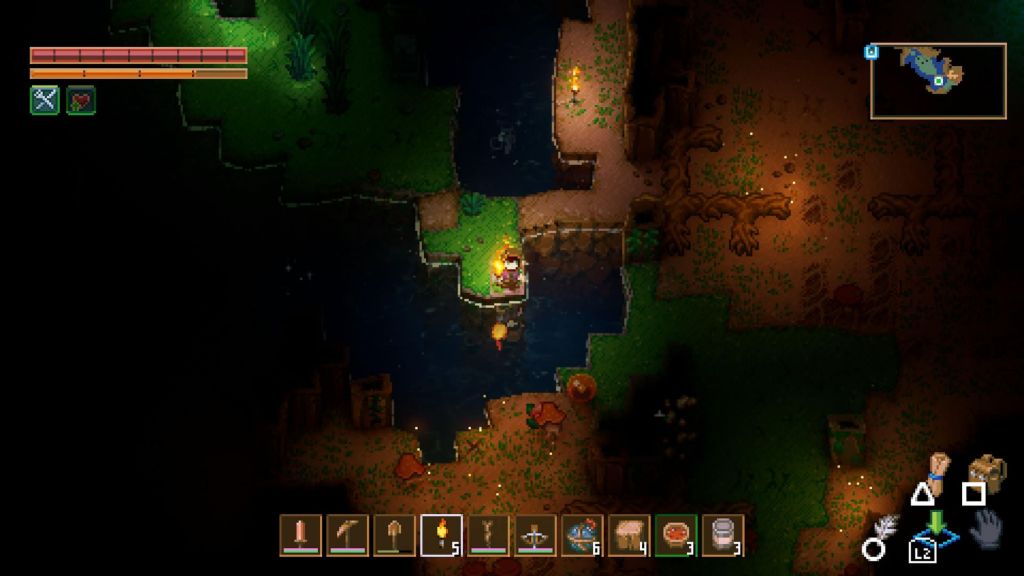Select the wooden table stack of four
This screenshot has height=576, width=1024.
coord(629,535)
